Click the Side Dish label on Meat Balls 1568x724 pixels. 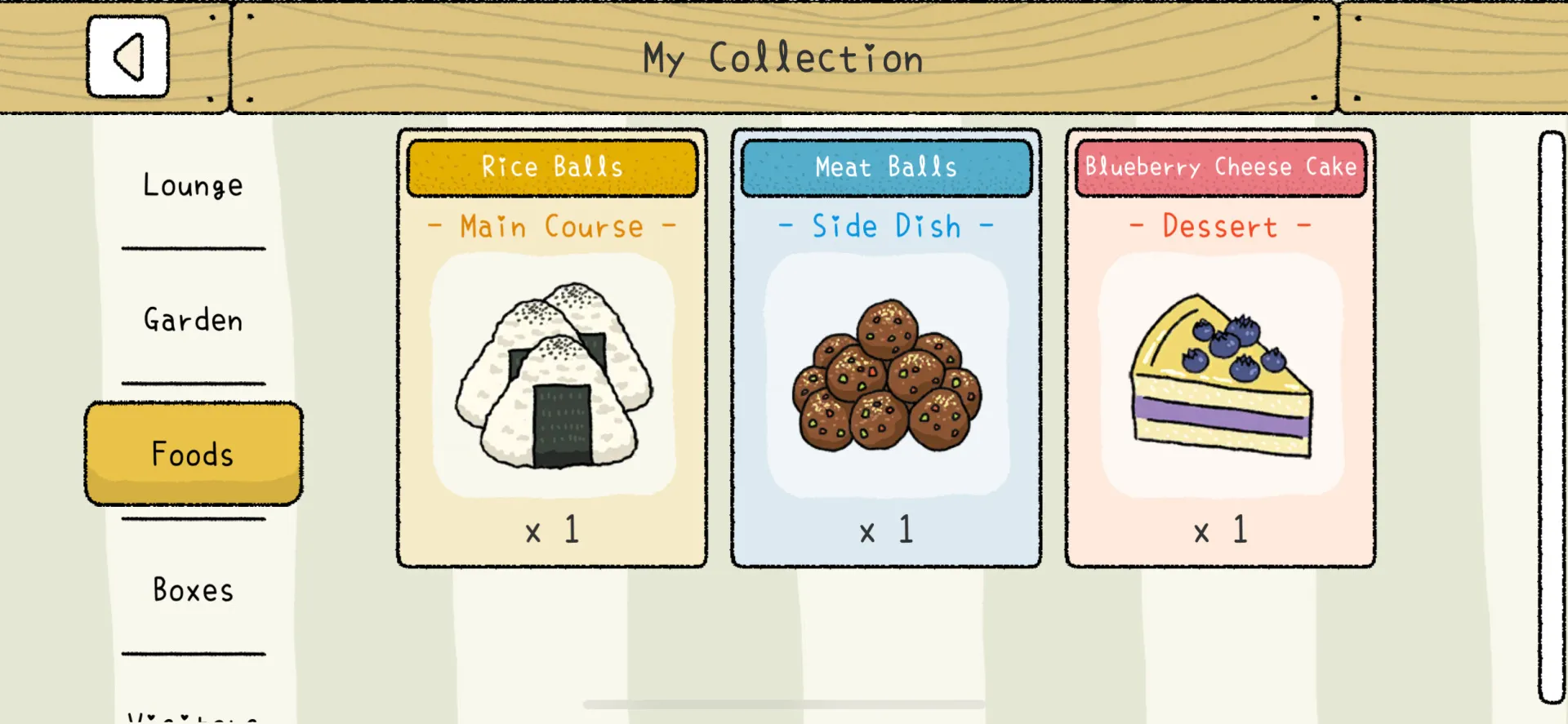pyautogui.click(x=886, y=227)
